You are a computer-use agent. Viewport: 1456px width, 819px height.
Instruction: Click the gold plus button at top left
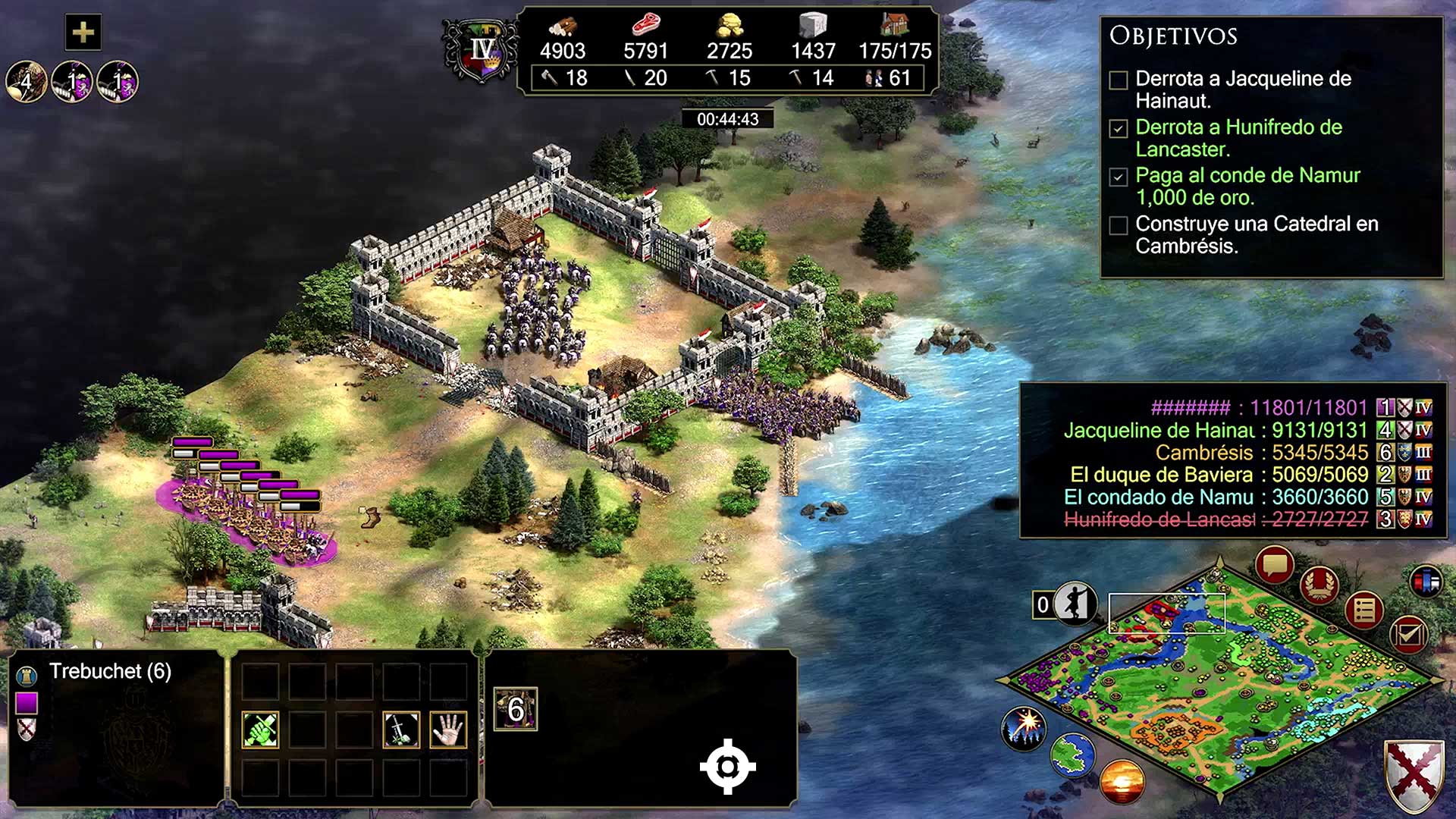pos(83,32)
